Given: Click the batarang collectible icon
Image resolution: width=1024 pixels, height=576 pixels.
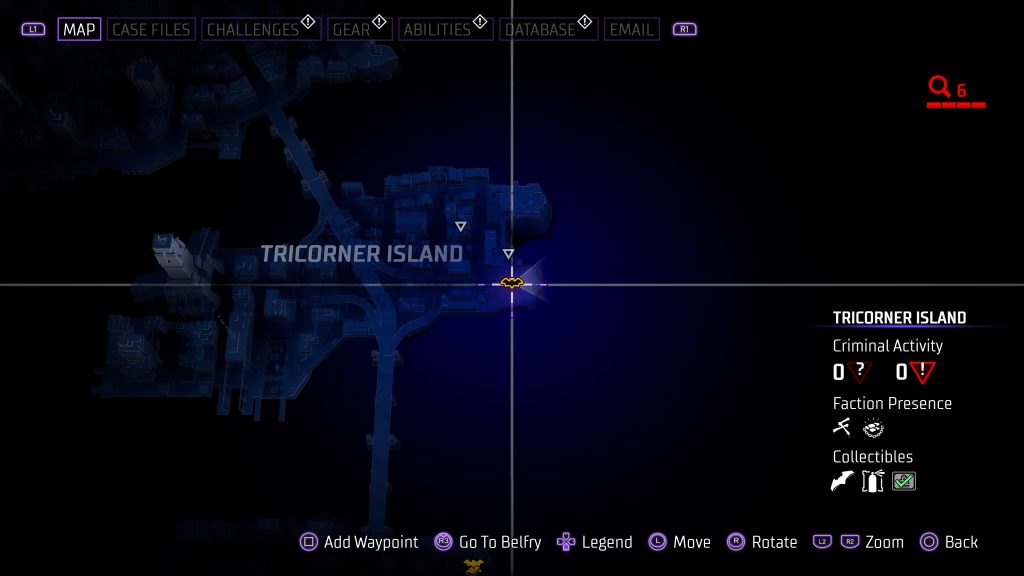Looking at the screenshot, I should pos(843,482).
